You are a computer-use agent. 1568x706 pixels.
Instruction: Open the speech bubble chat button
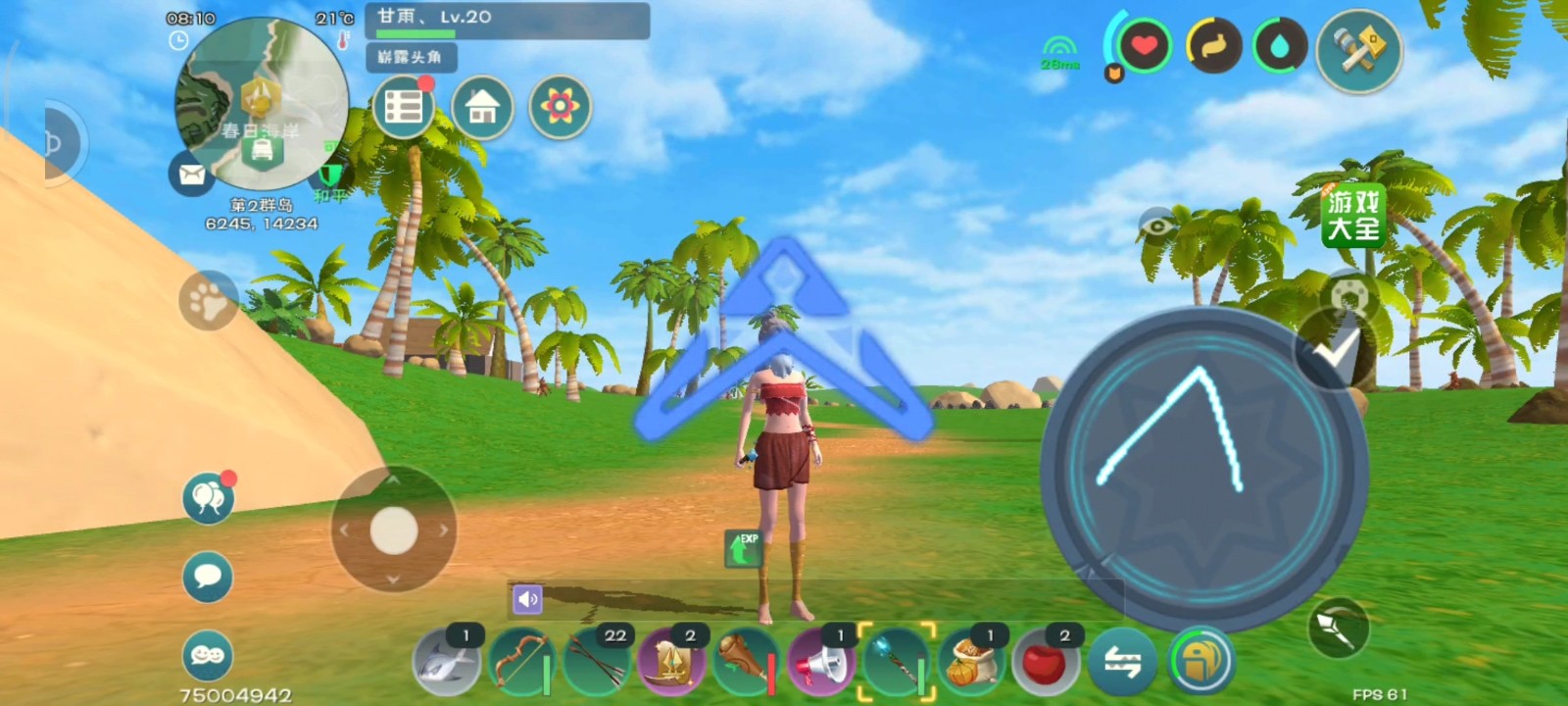point(208,576)
